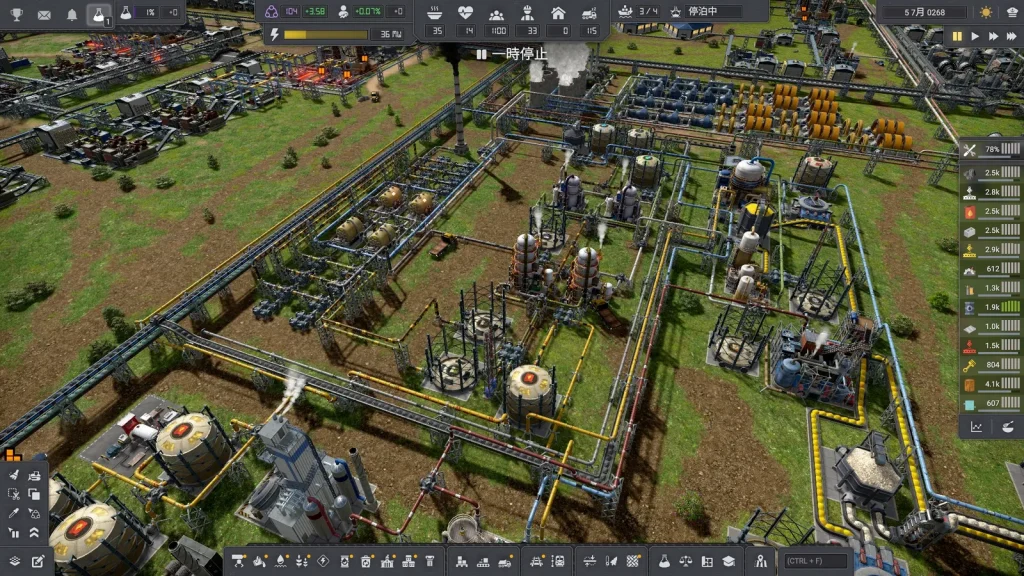Show the bell notifications
The height and width of the screenshot is (576, 1024).
coord(71,14)
